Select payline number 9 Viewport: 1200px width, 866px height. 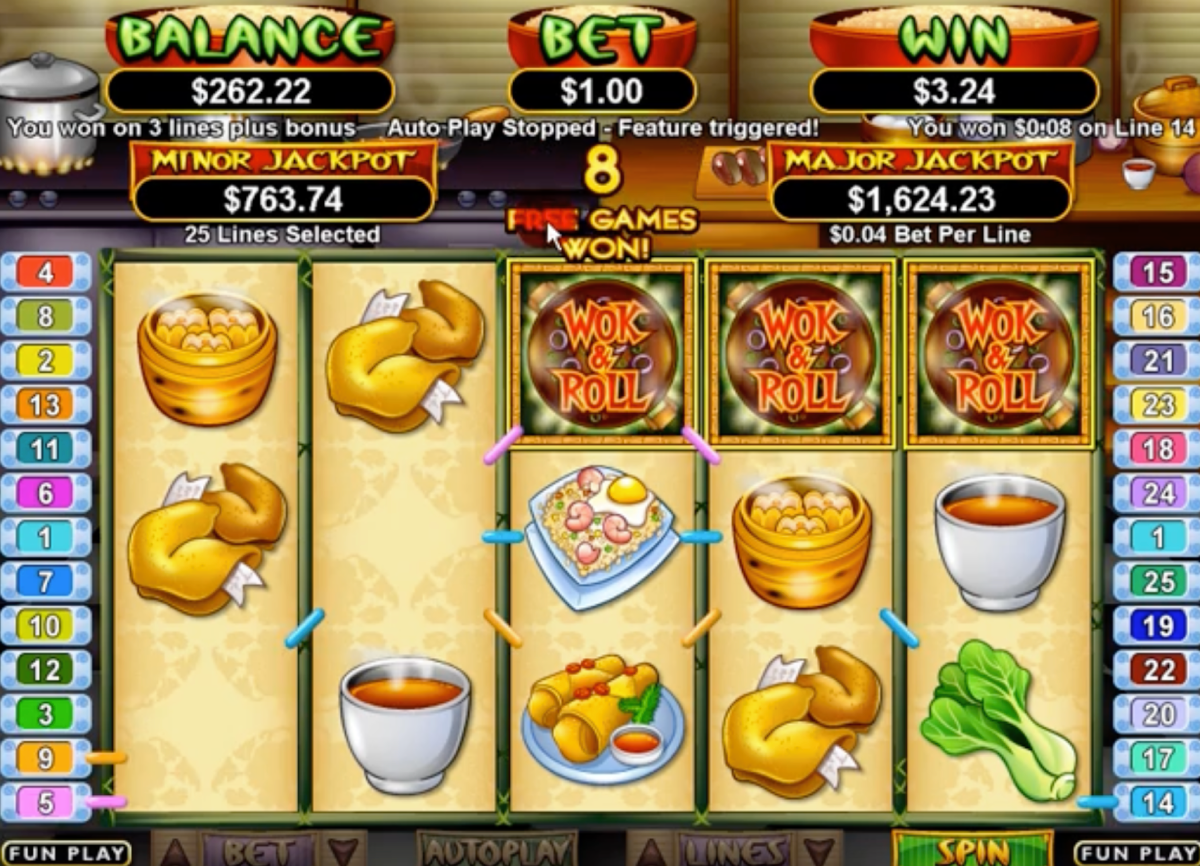pos(46,758)
